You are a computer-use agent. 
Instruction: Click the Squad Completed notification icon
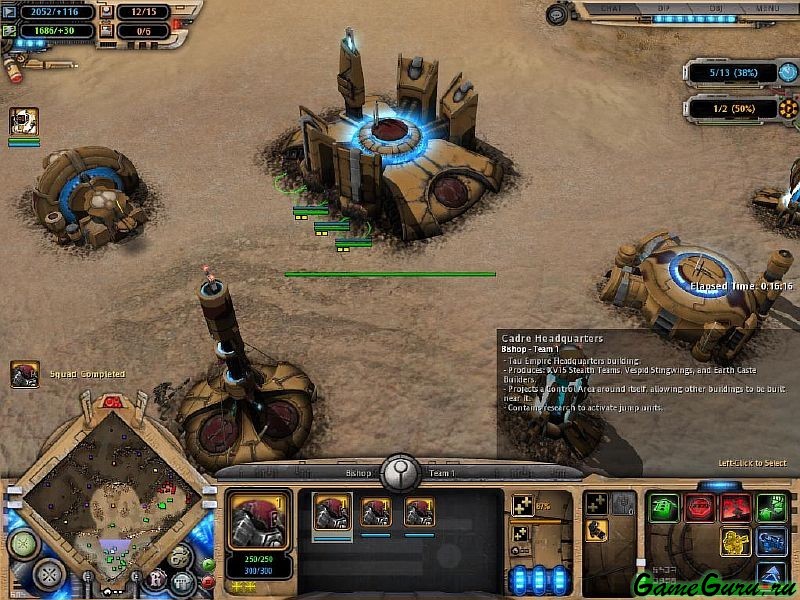(24, 374)
